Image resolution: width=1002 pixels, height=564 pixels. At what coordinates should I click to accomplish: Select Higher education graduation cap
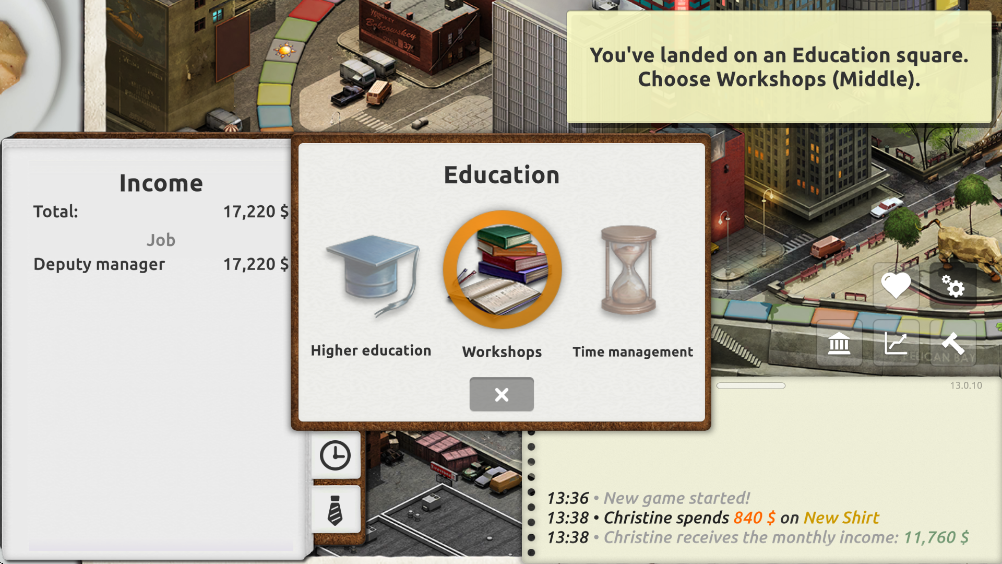(371, 273)
